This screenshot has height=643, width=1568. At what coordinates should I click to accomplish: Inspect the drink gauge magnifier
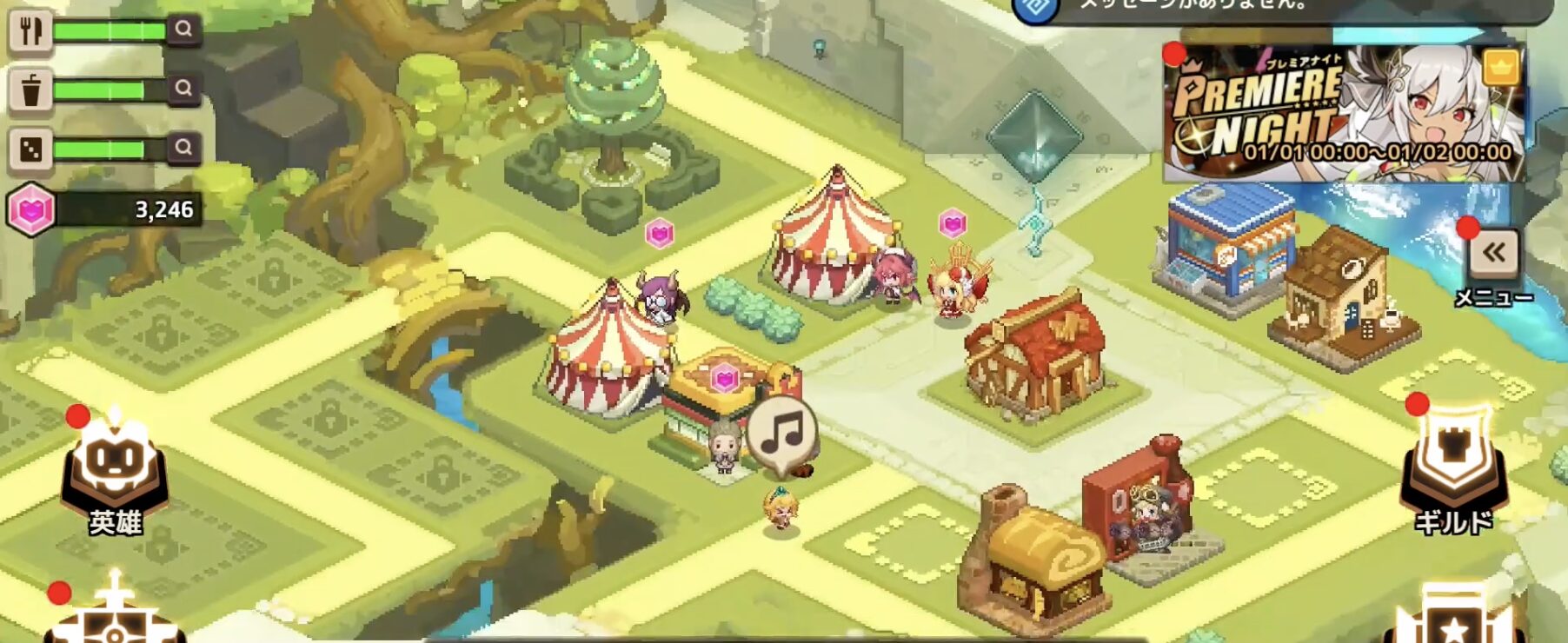183,89
